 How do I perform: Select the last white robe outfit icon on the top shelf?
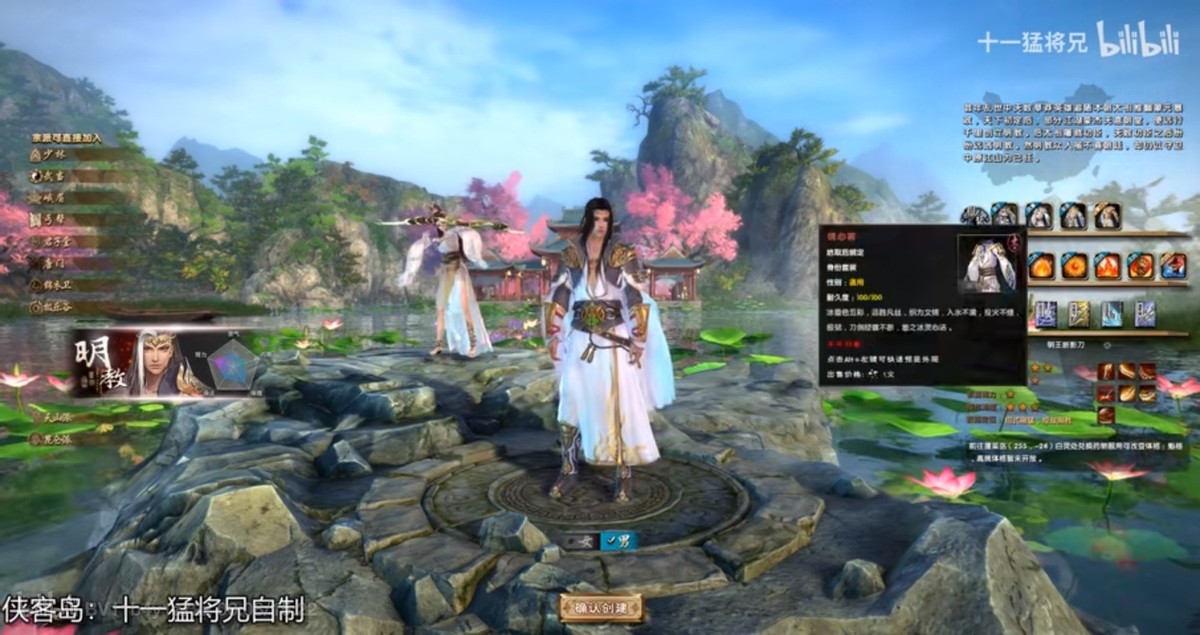(1105, 215)
